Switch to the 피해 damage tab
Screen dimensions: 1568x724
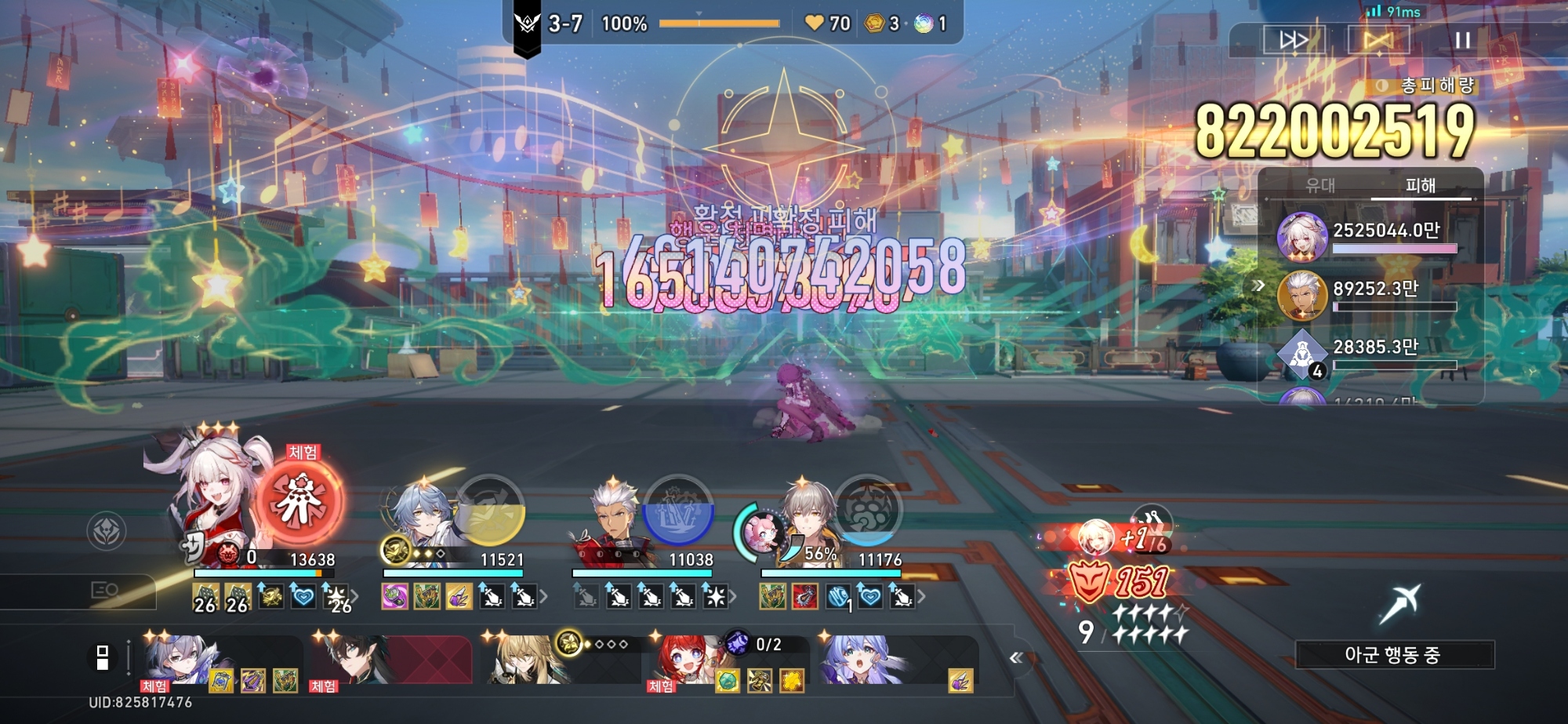coord(1420,186)
